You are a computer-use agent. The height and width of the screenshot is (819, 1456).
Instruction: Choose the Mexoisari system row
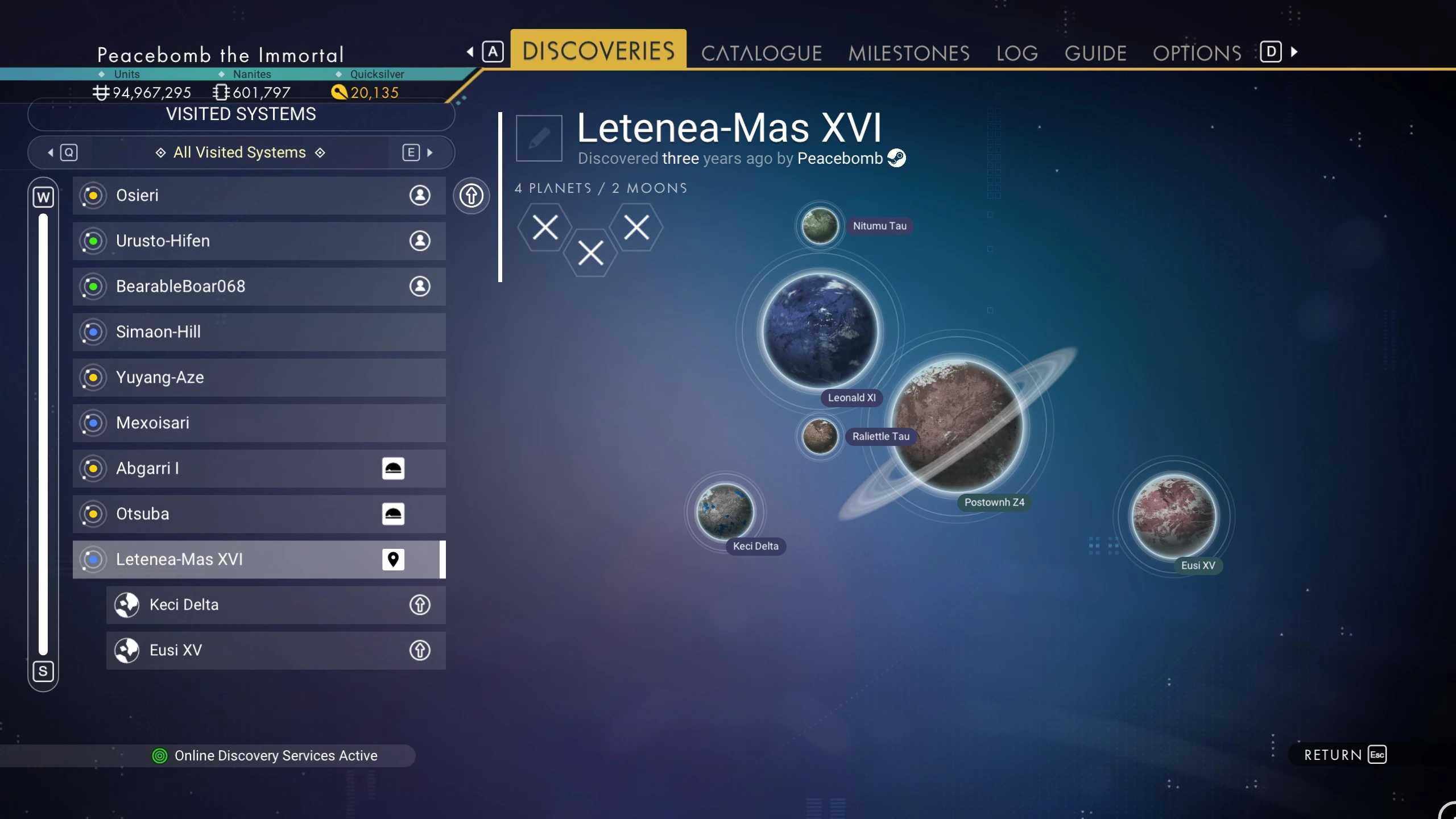click(259, 423)
